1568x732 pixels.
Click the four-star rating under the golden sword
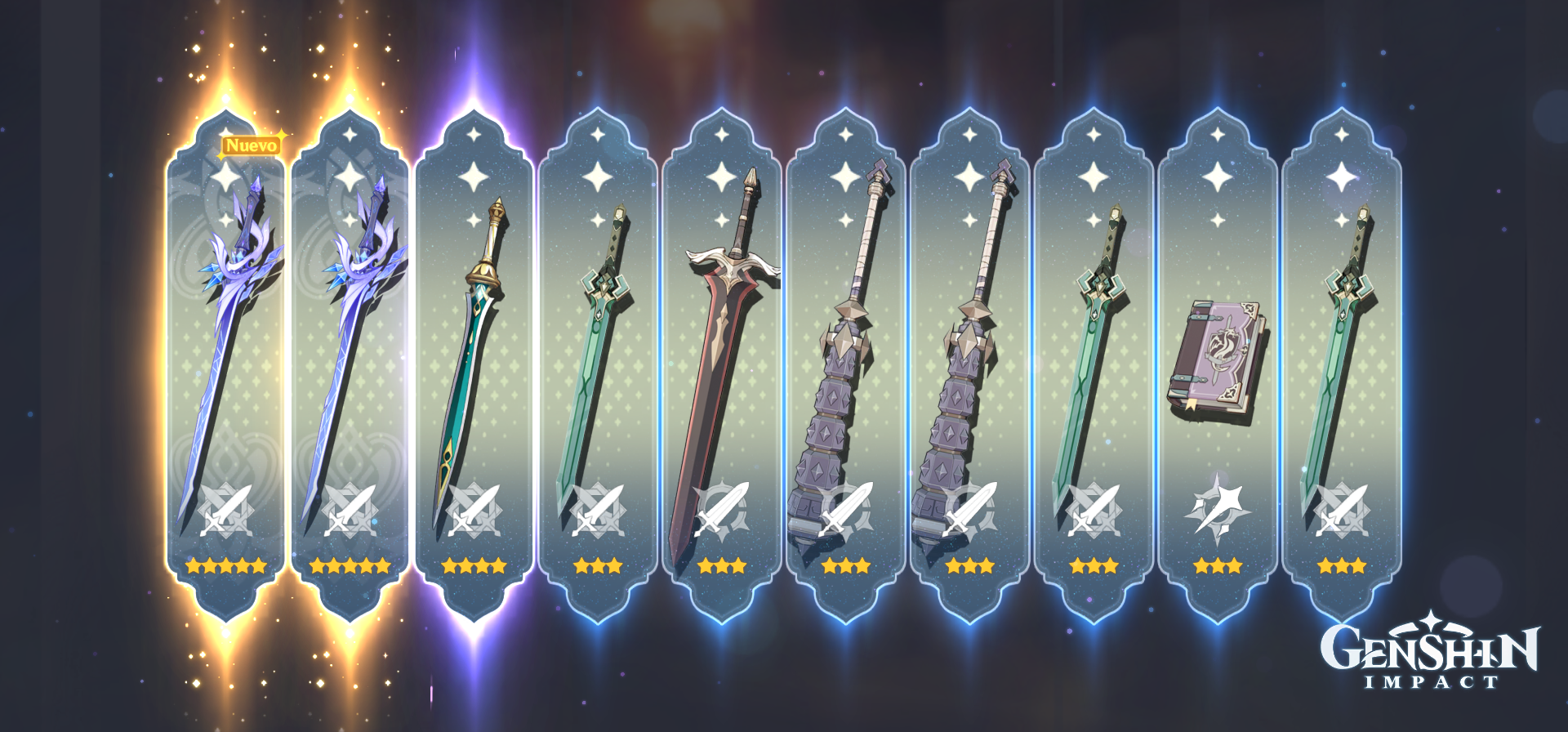click(x=472, y=564)
